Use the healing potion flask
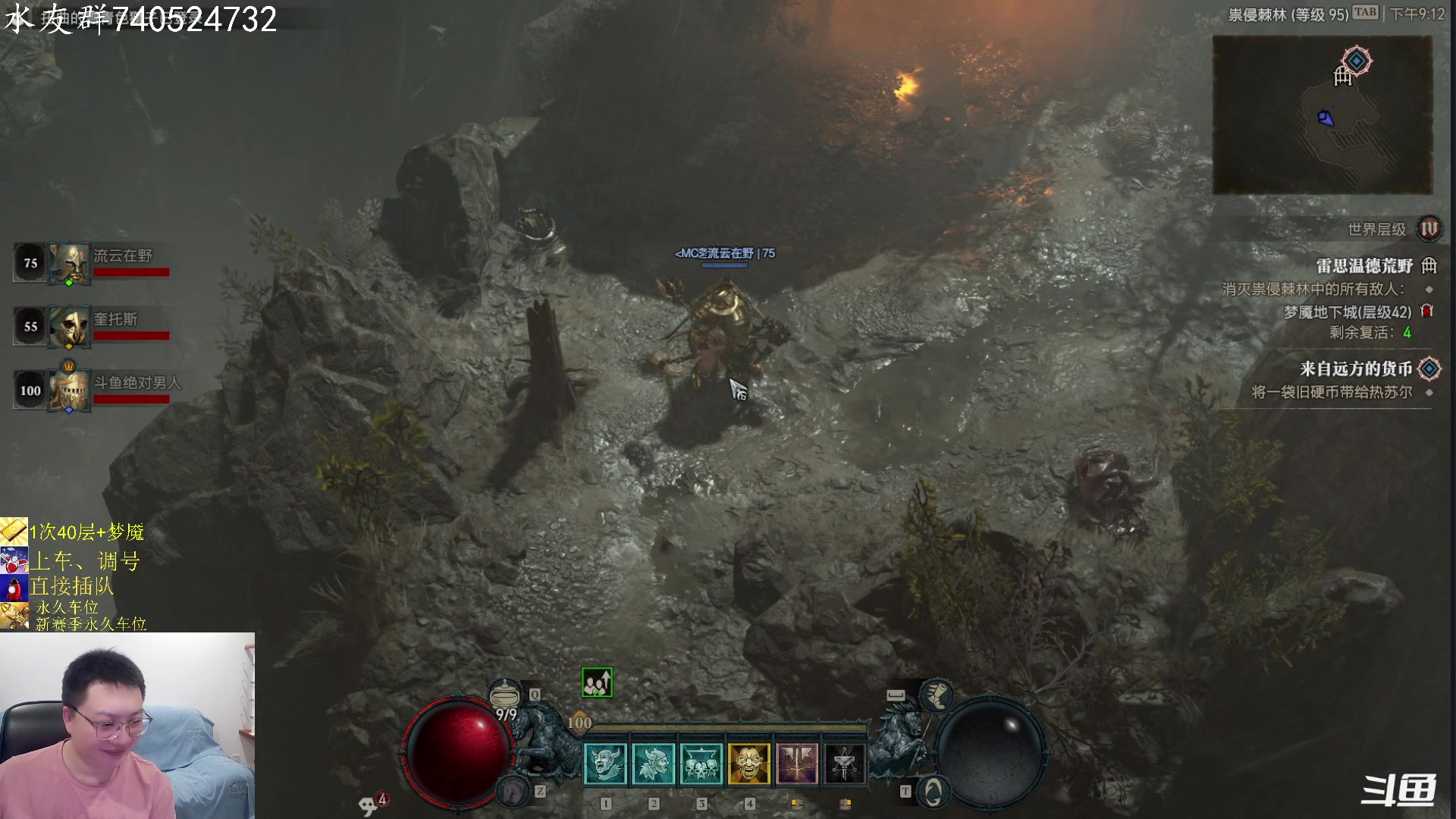 tap(505, 696)
